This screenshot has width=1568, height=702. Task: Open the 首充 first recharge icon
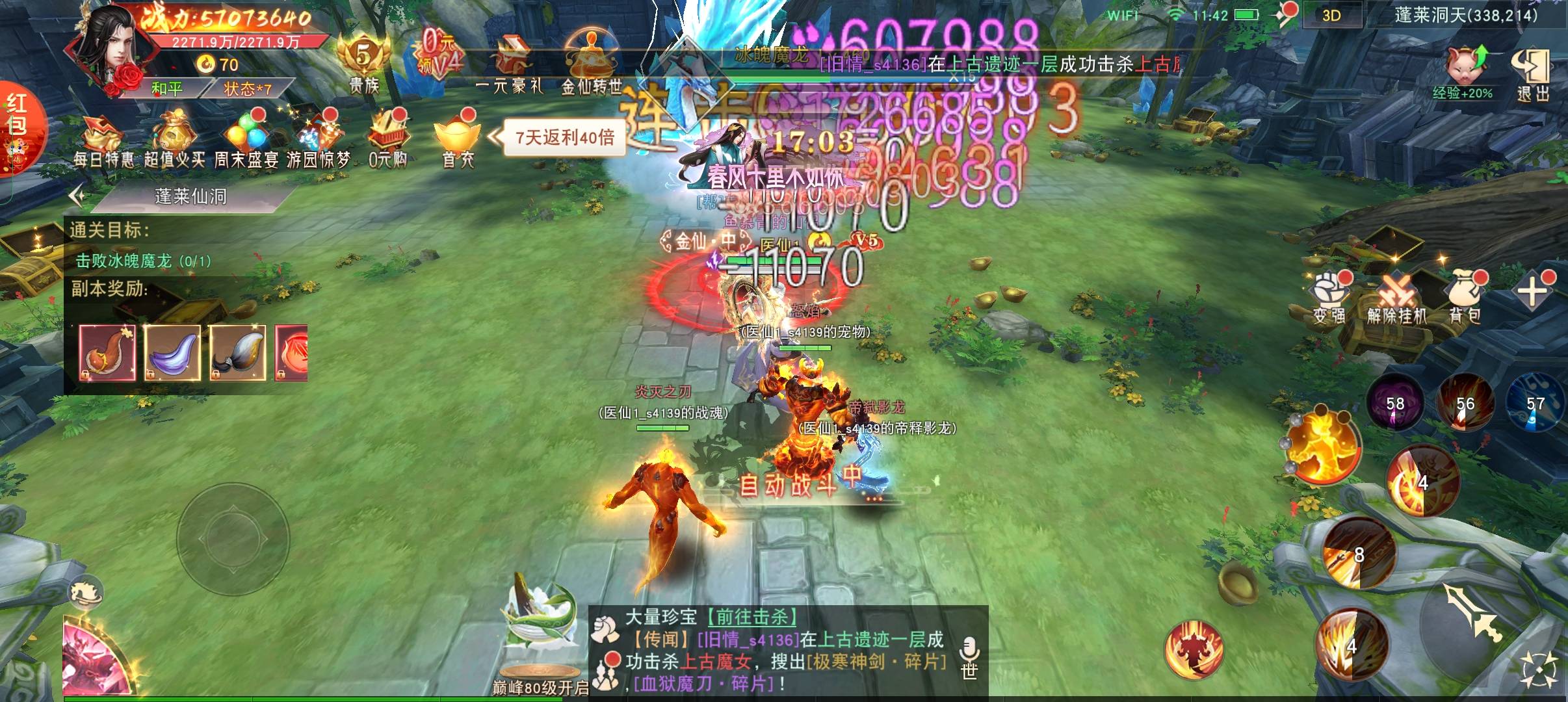click(458, 140)
